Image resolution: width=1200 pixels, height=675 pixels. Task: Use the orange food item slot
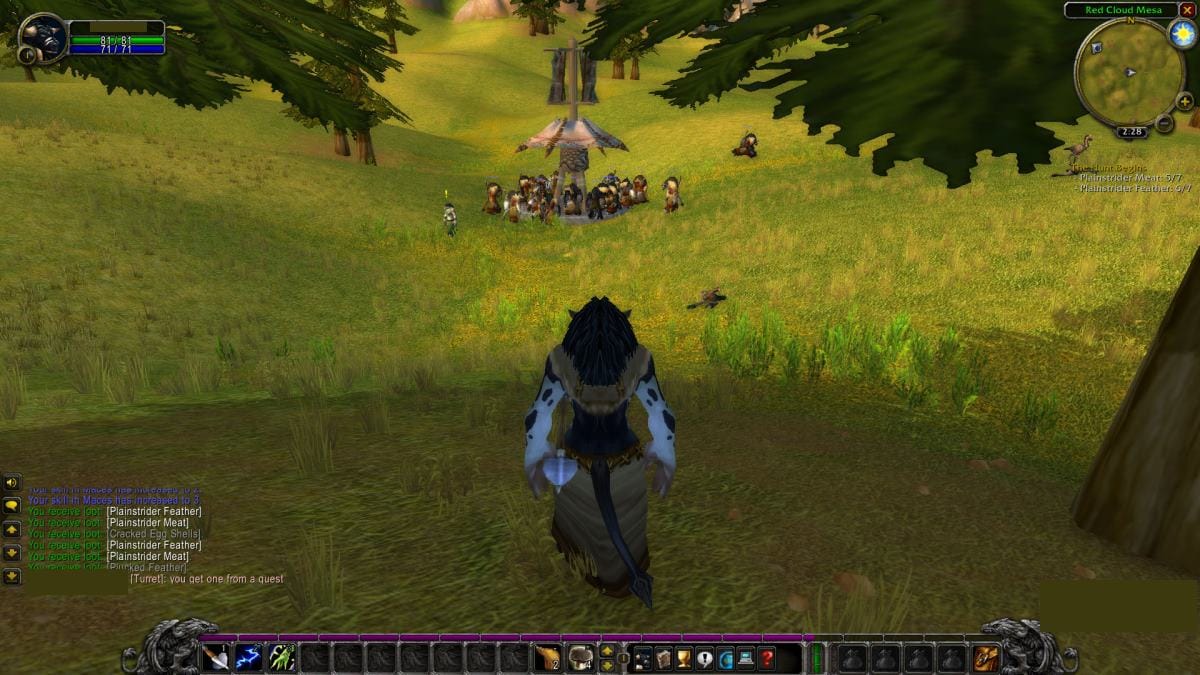547,658
